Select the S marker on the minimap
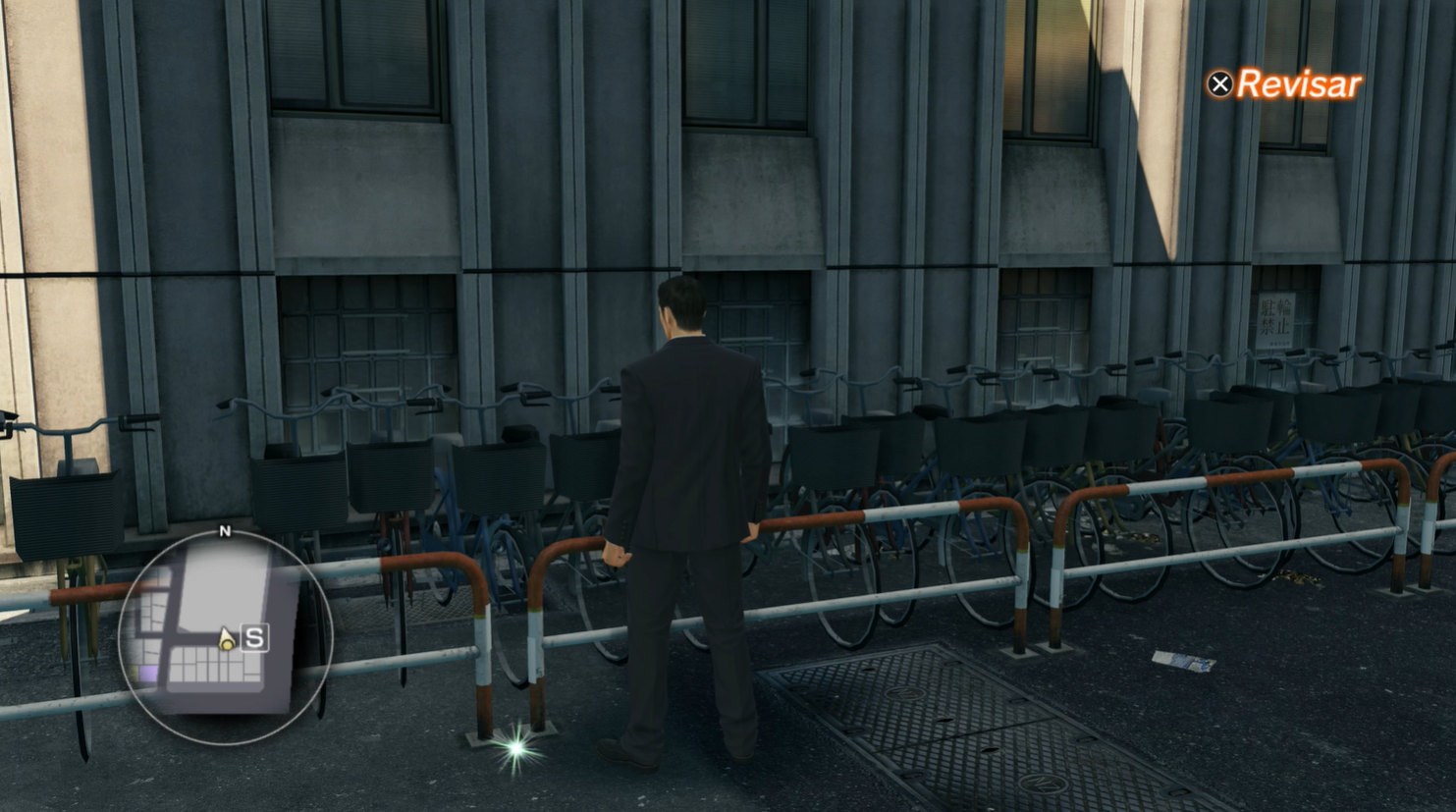Image resolution: width=1456 pixels, height=812 pixels. point(254,638)
